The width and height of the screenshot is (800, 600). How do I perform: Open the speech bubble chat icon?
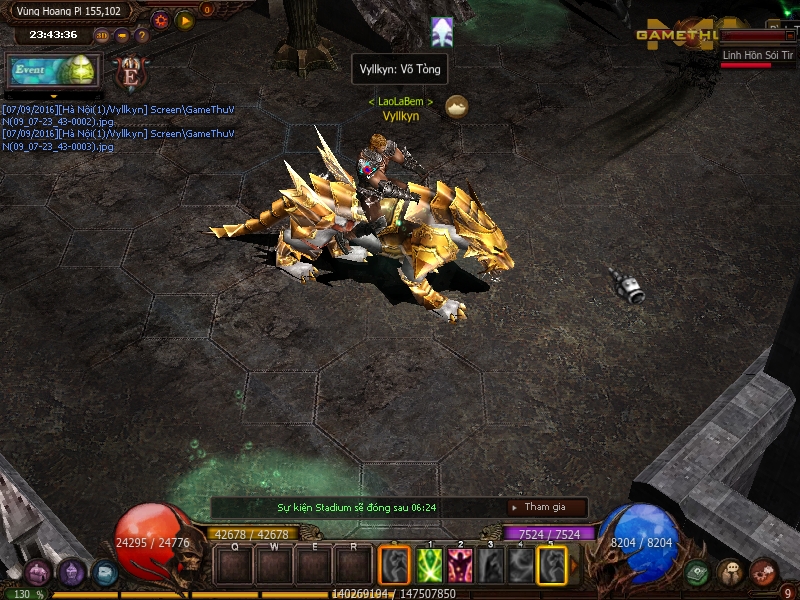[729, 572]
